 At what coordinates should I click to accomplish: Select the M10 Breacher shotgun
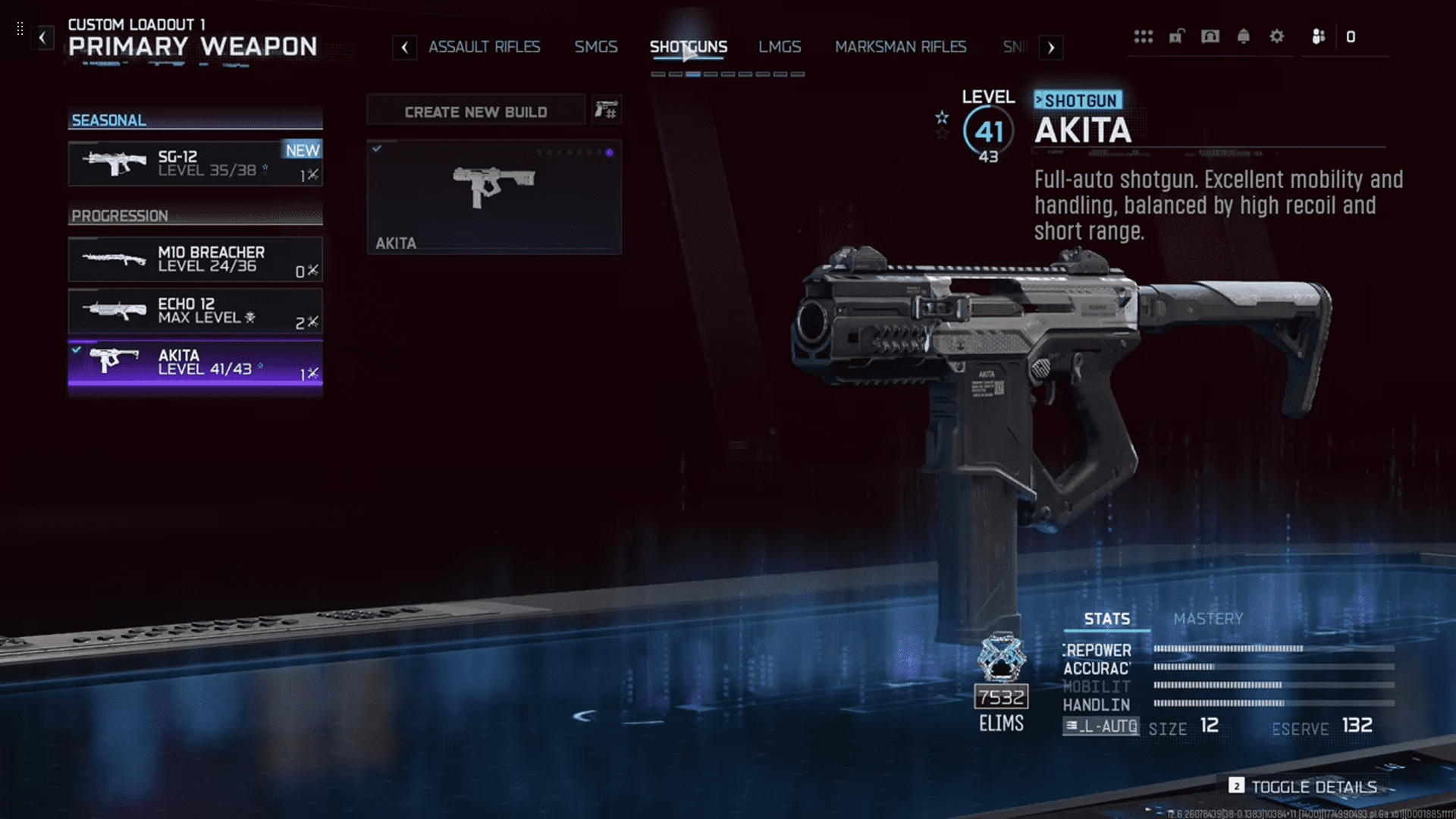(195, 259)
